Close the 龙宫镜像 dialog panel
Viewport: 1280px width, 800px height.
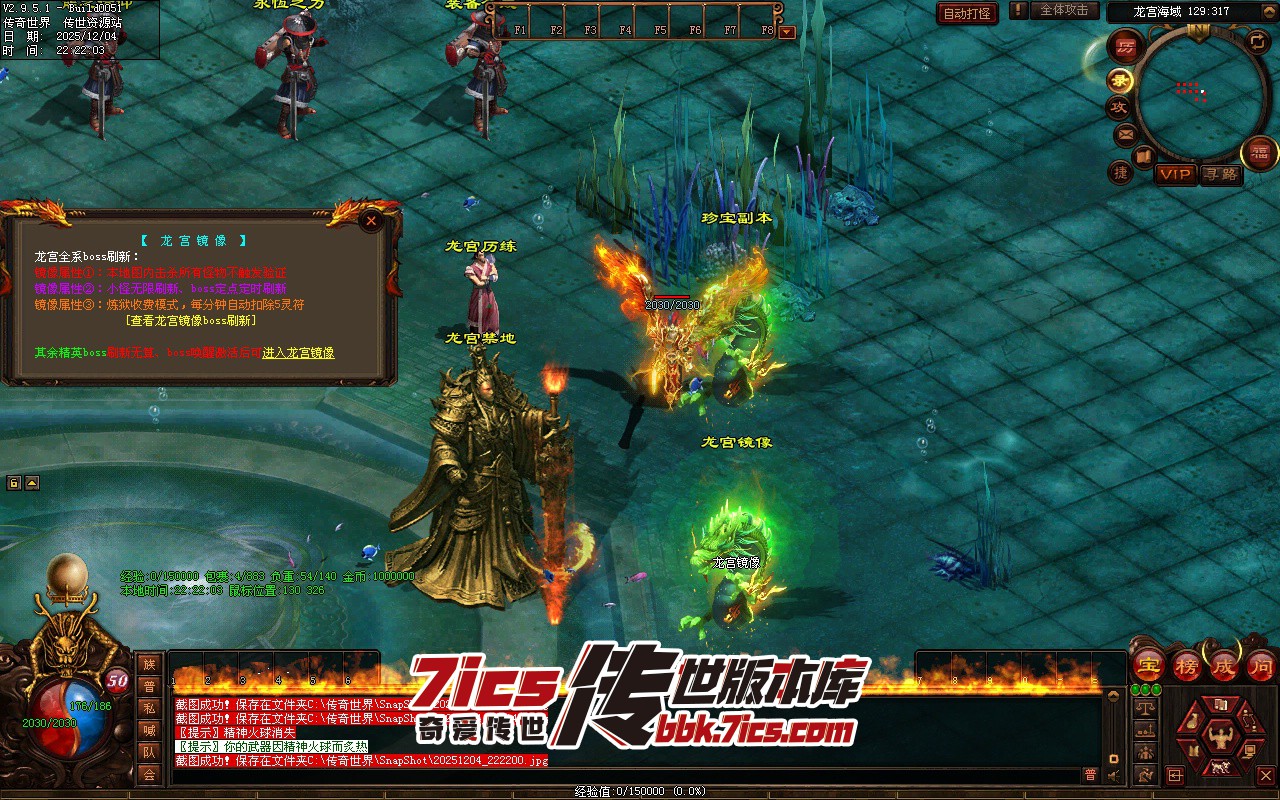click(x=372, y=220)
